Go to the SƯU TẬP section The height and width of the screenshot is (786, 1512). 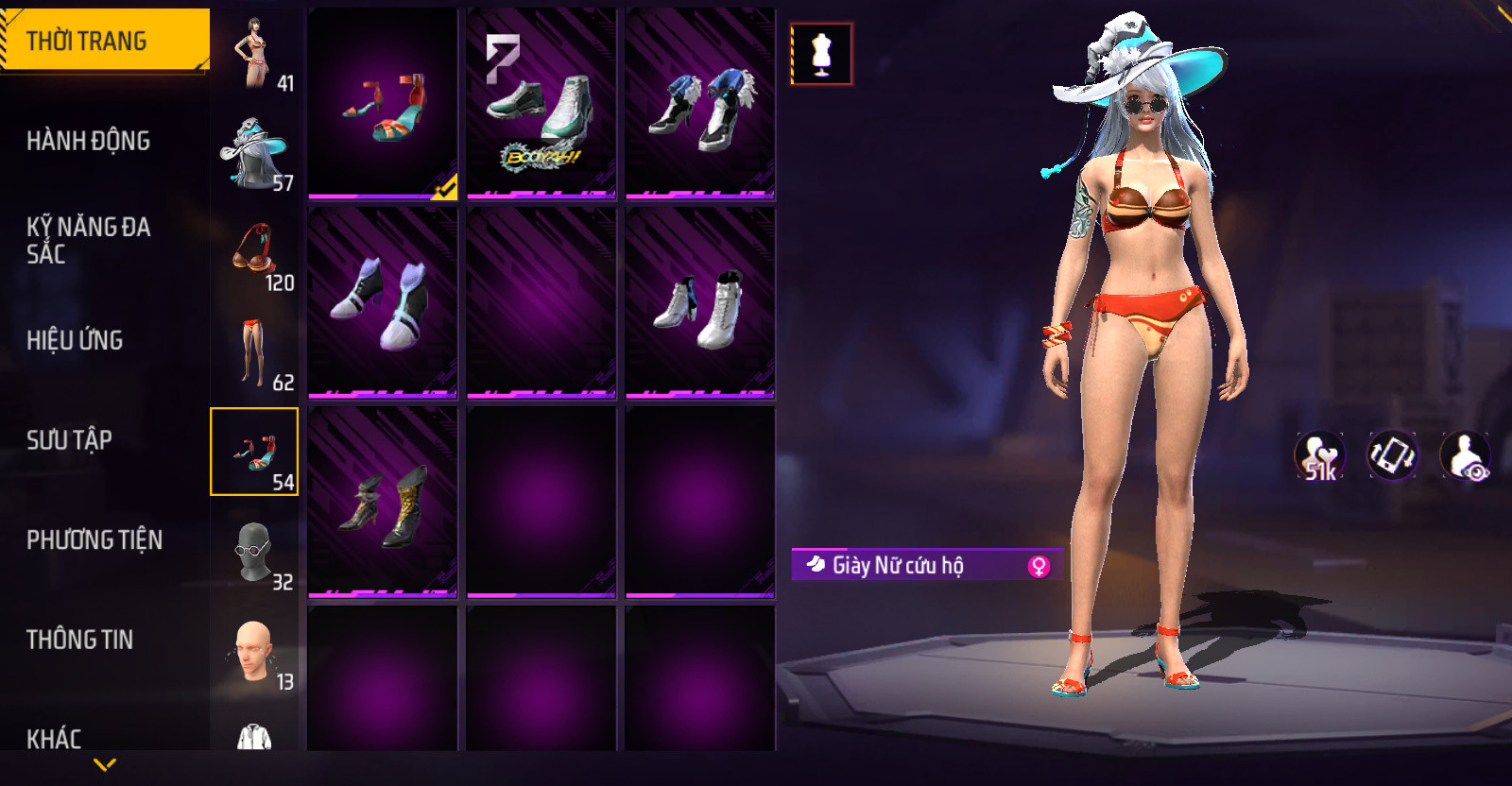tap(69, 439)
